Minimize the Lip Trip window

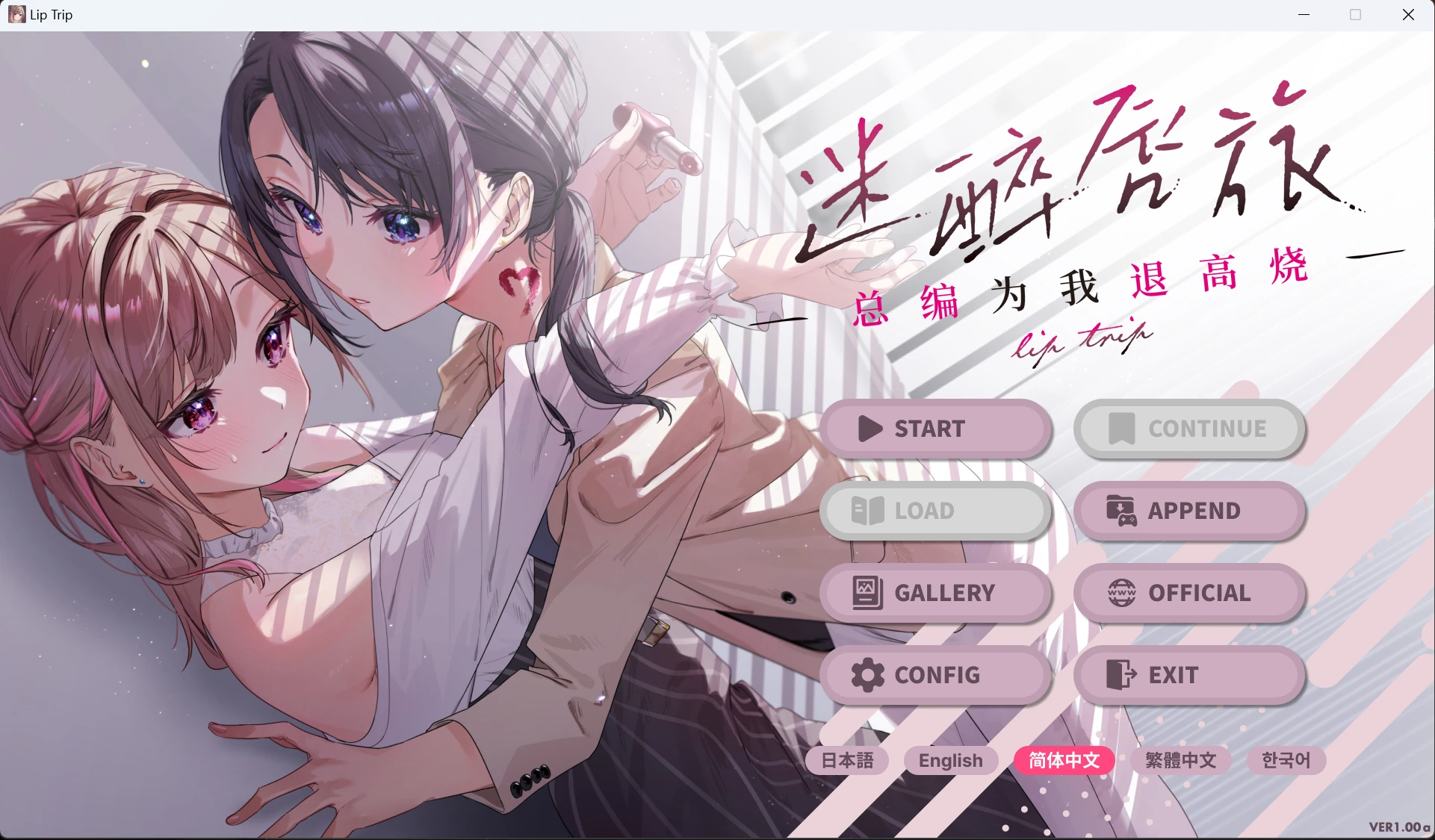(1304, 14)
